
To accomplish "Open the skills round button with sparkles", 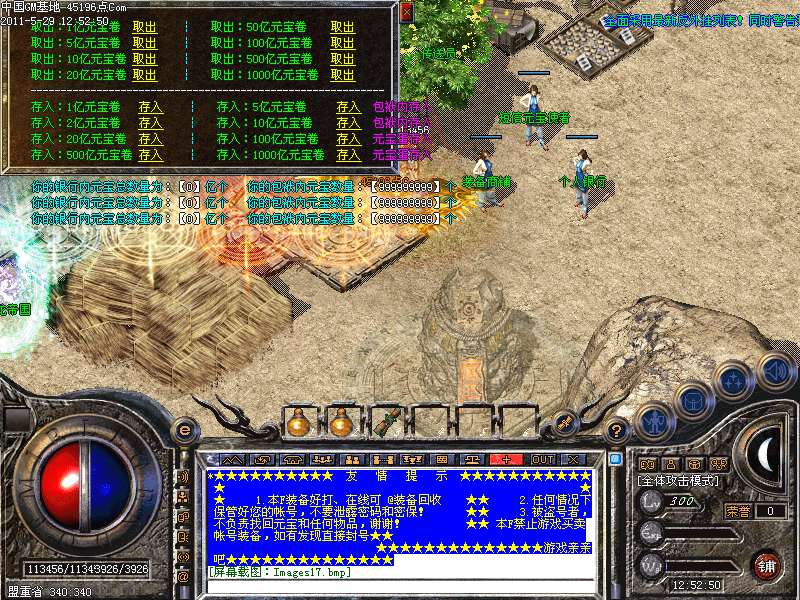I will [733, 381].
